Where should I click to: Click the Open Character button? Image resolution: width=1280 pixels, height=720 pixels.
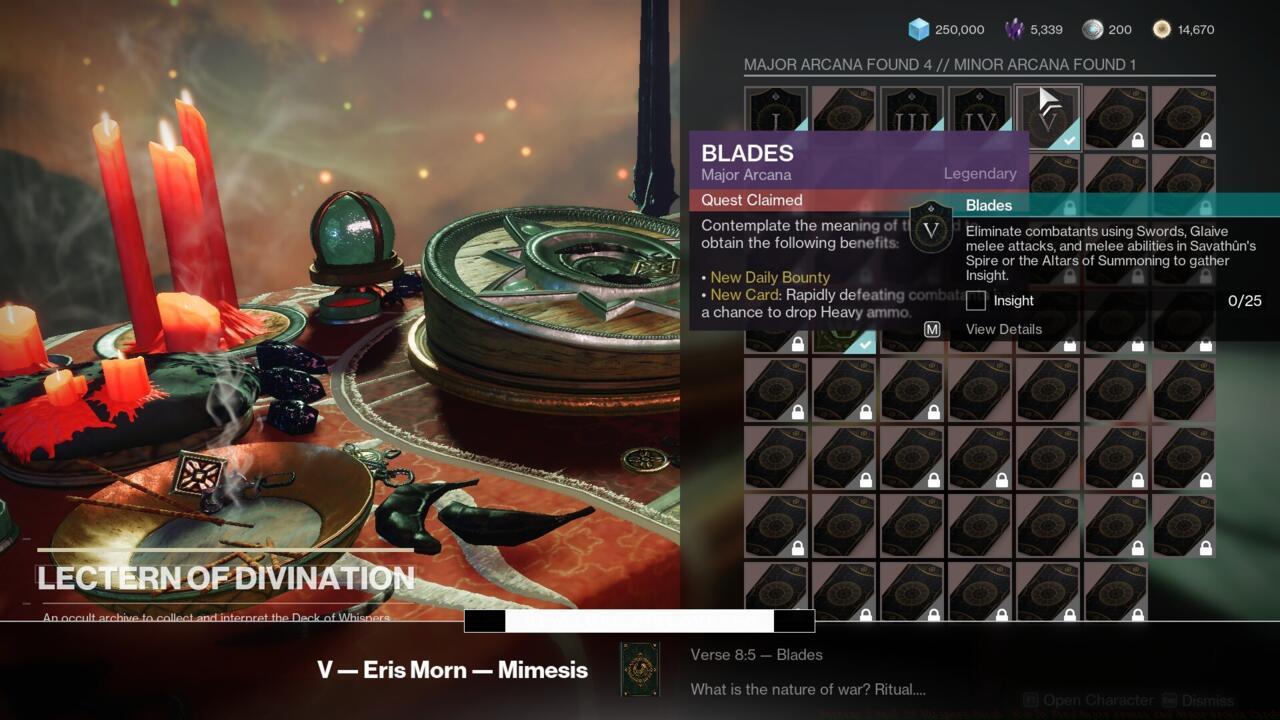(1100, 700)
